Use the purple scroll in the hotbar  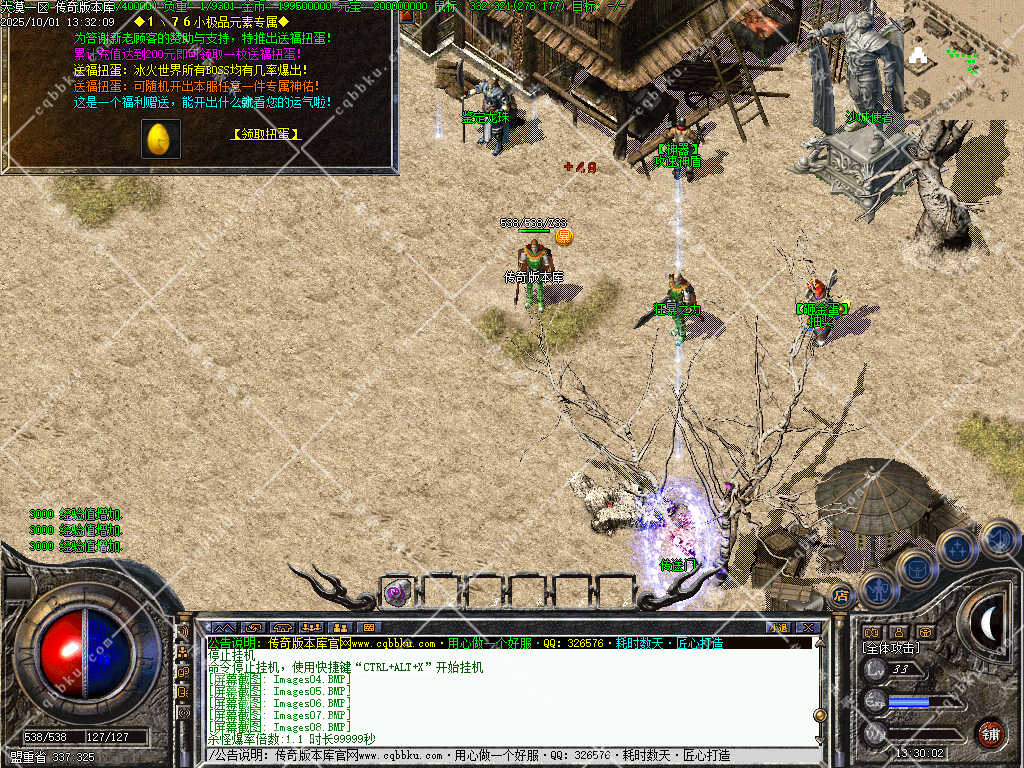click(x=397, y=592)
